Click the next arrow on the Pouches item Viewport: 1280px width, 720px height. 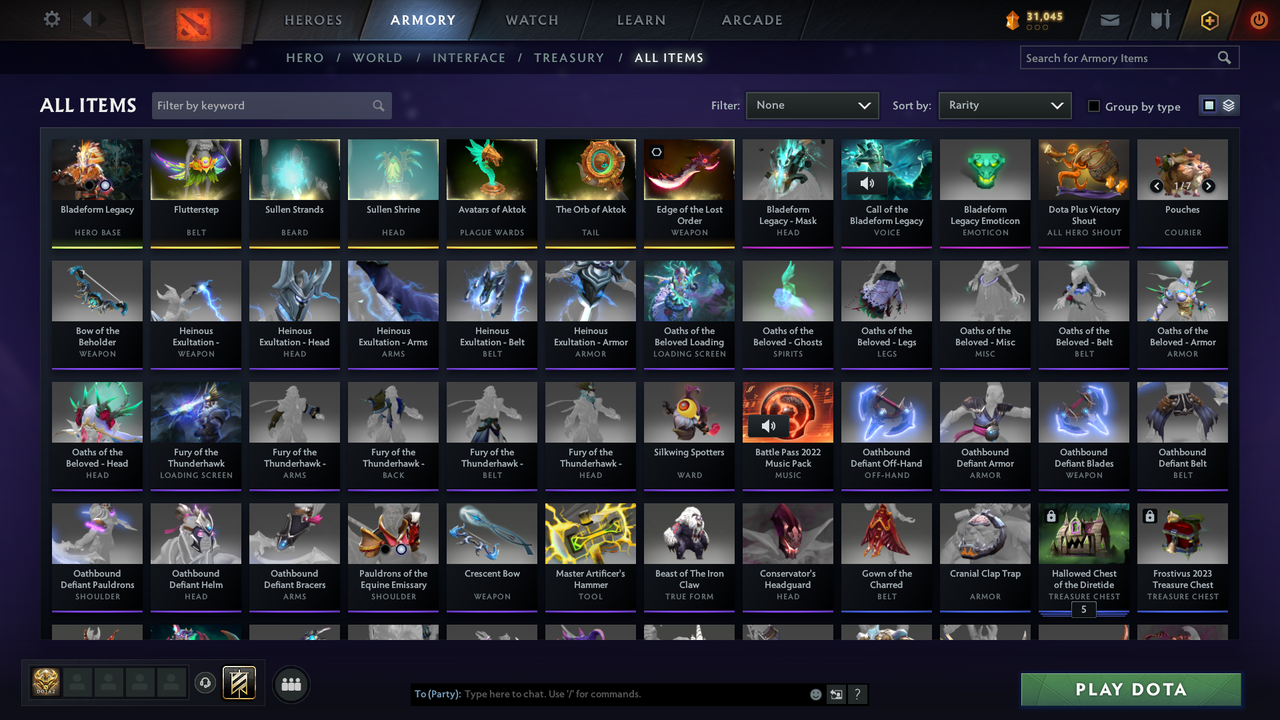pyautogui.click(x=1208, y=185)
